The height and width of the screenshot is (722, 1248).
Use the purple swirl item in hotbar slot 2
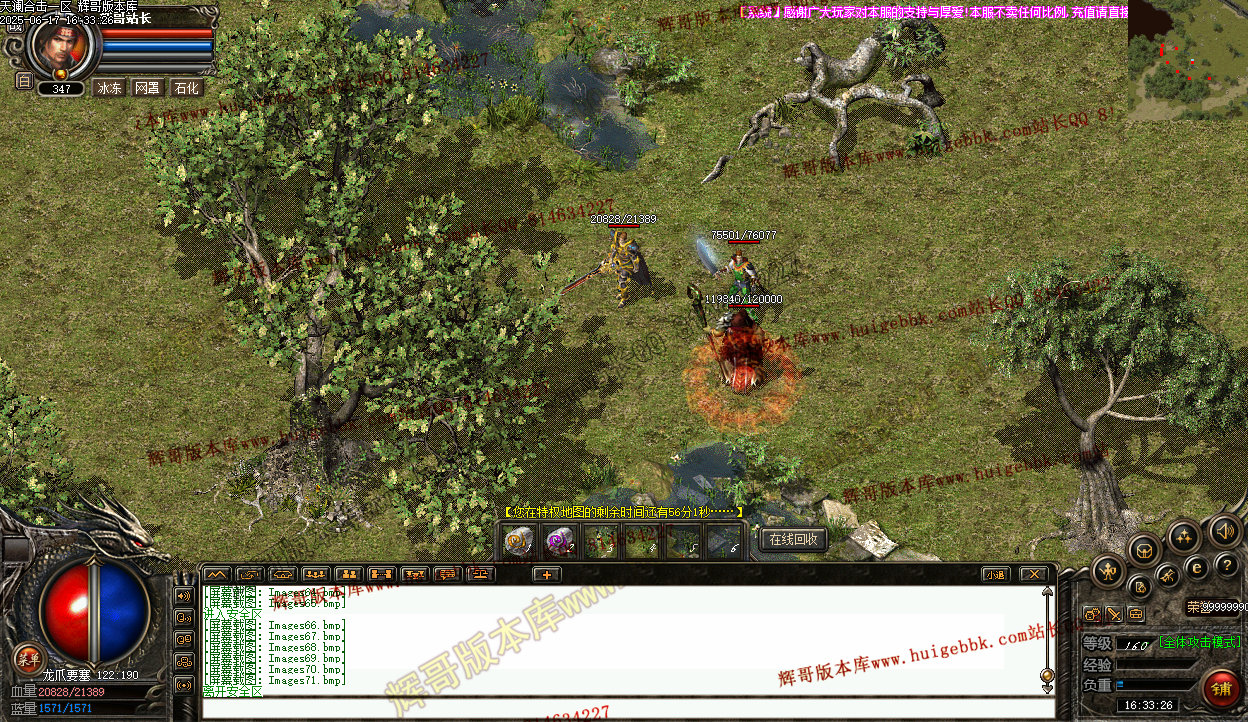pos(559,542)
